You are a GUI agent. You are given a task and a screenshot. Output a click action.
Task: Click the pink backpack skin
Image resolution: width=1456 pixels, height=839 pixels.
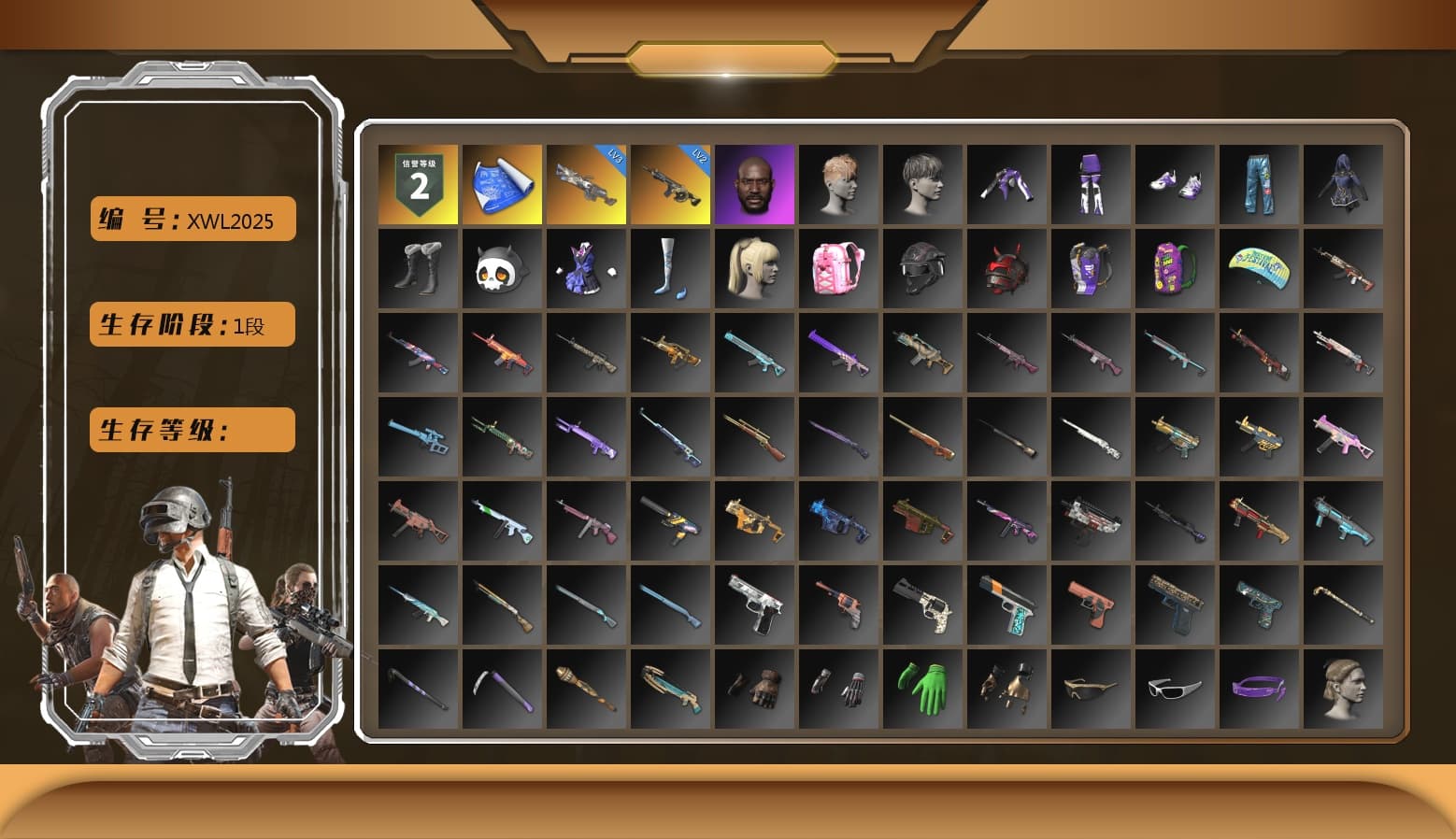pos(838,268)
